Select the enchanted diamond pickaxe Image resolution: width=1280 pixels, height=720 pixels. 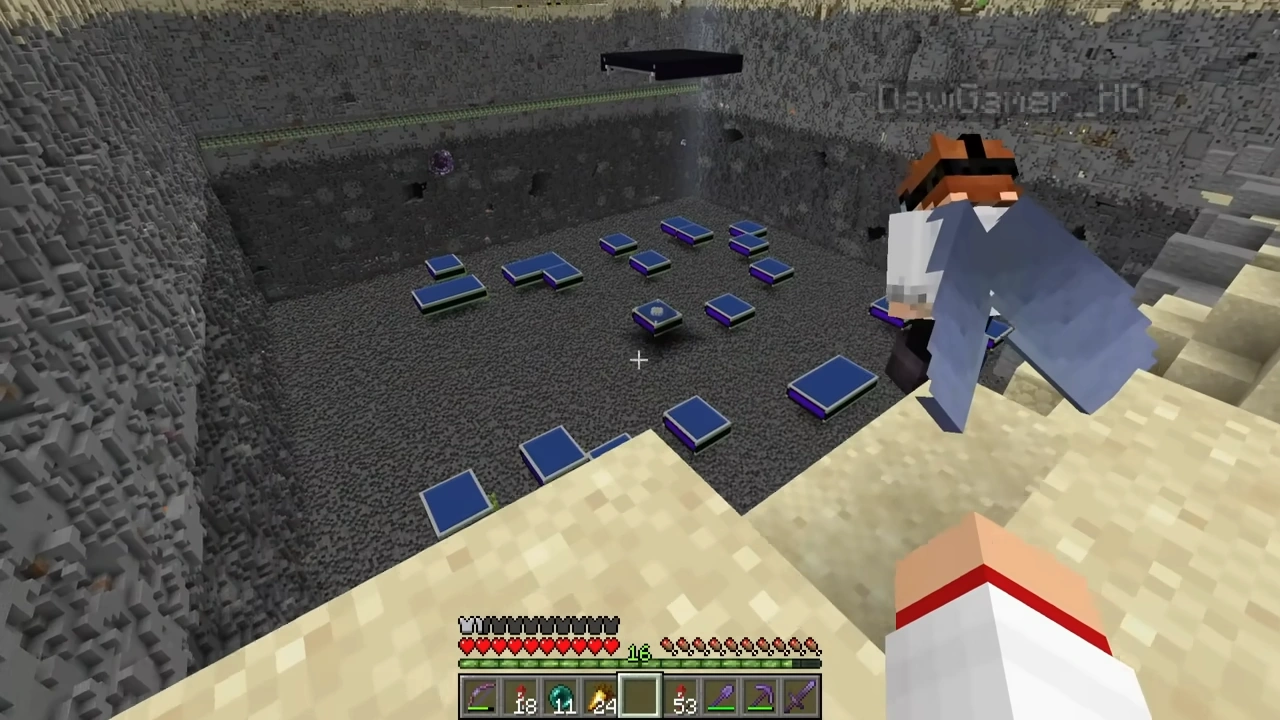click(762, 695)
